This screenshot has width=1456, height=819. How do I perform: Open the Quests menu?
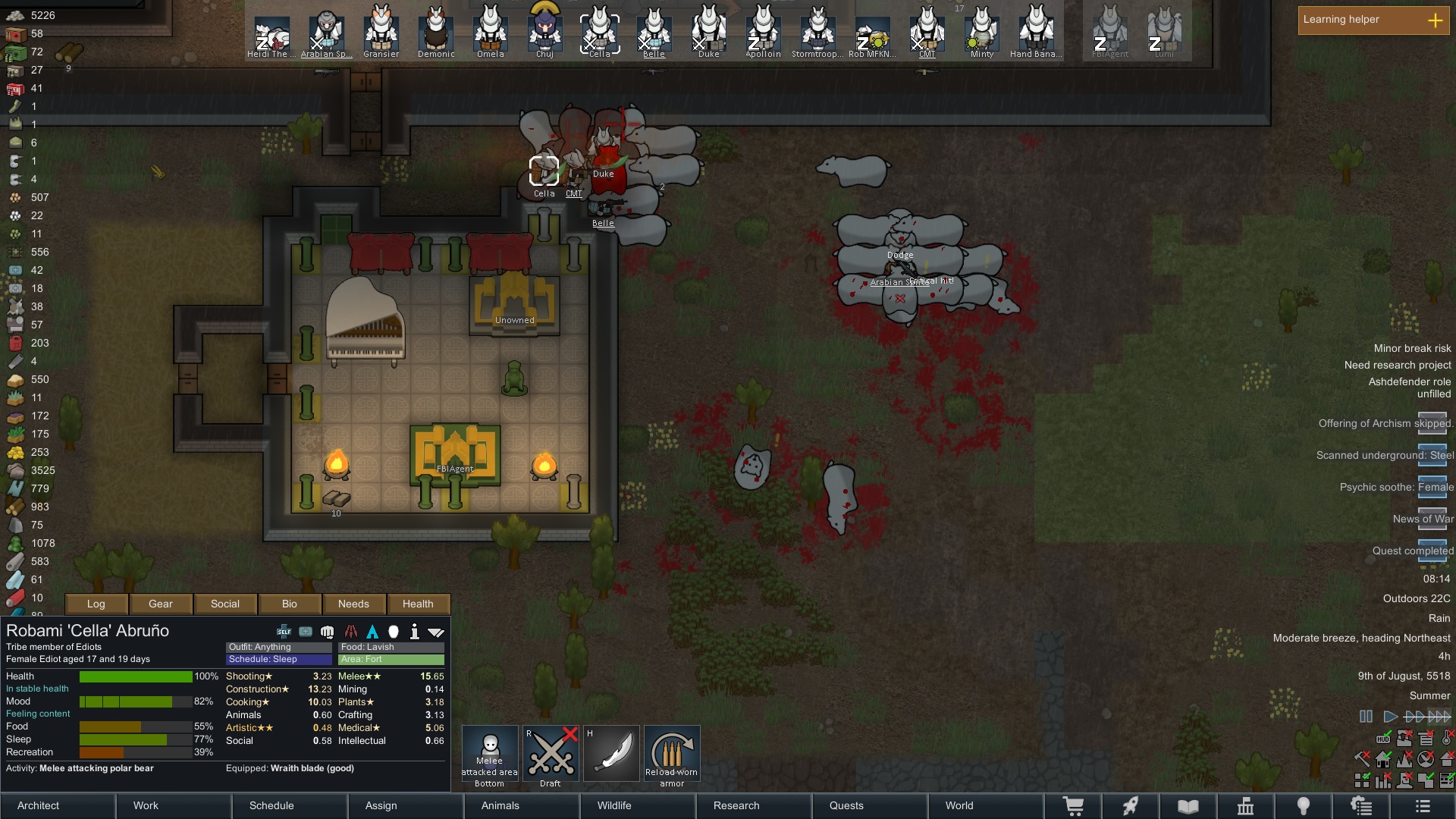(871, 805)
